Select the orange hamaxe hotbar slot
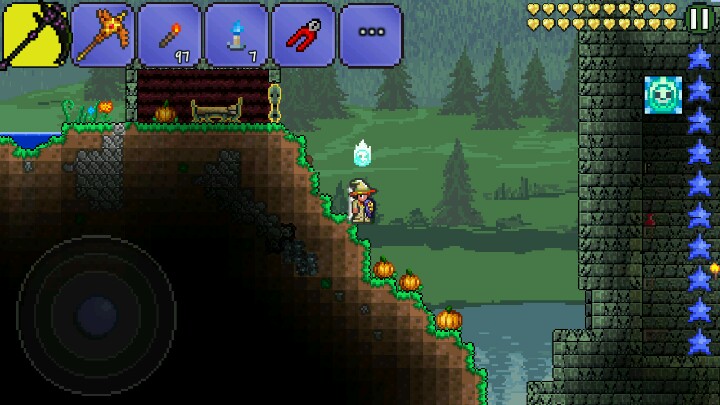Viewport: 720px width, 405px height. pos(103,34)
